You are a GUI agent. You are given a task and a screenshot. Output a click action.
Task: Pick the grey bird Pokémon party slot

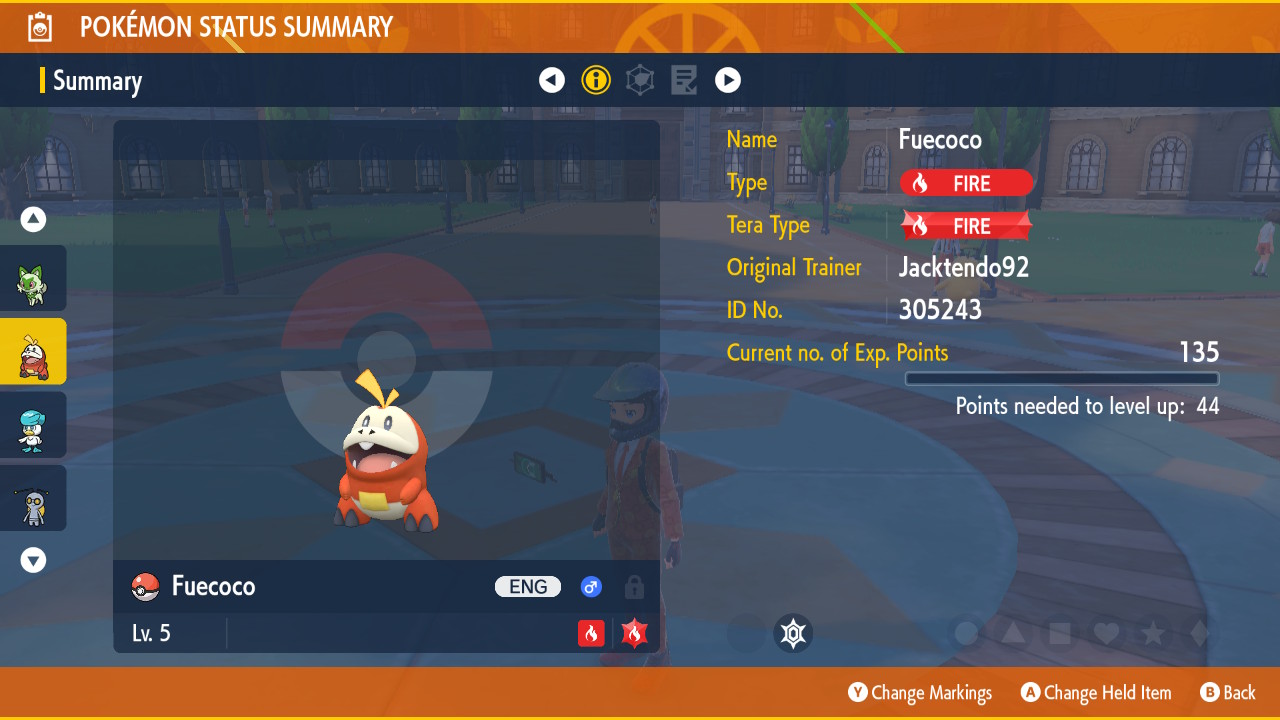pyautogui.click(x=33, y=498)
